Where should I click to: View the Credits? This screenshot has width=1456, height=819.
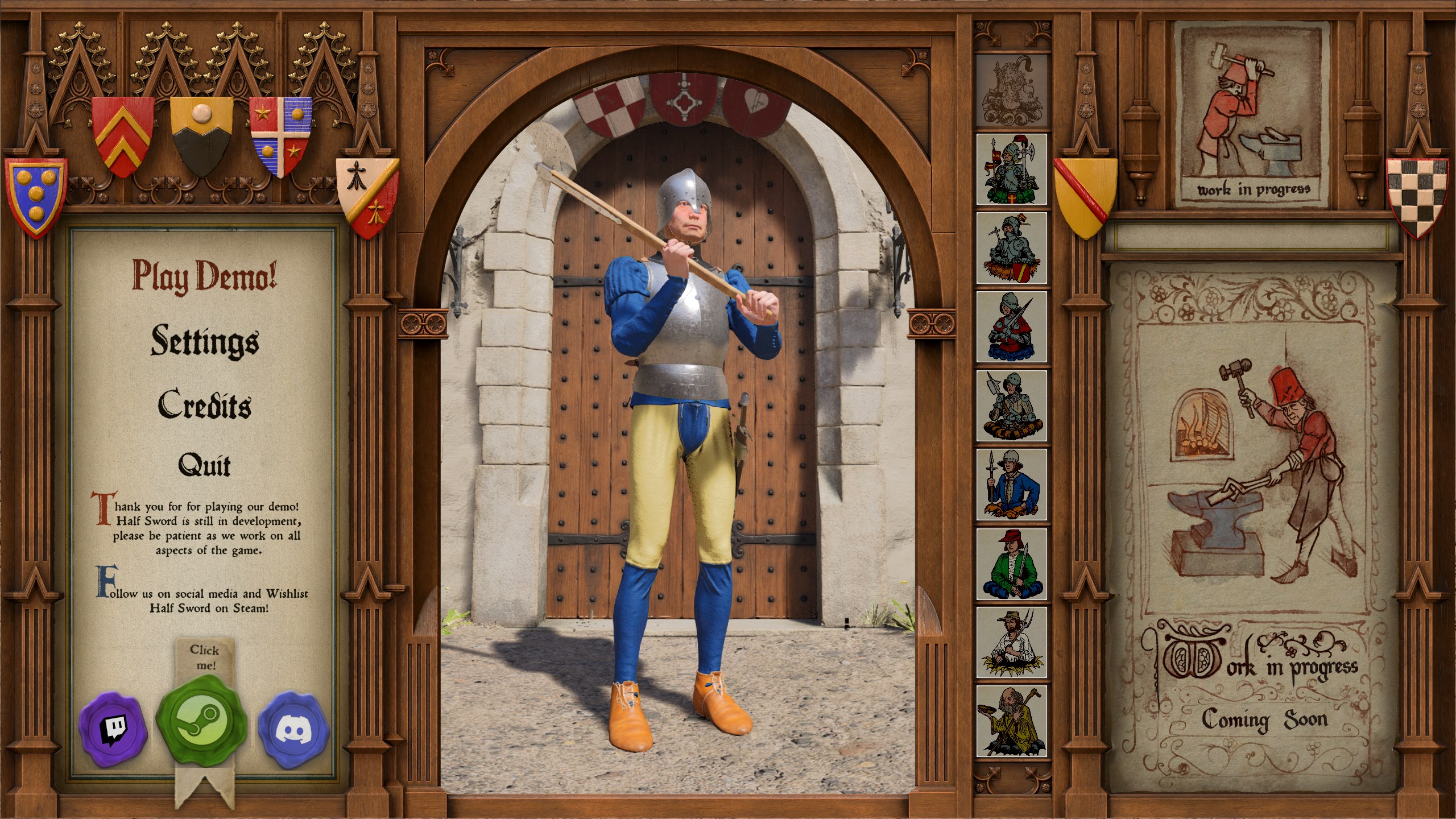coord(205,405)
